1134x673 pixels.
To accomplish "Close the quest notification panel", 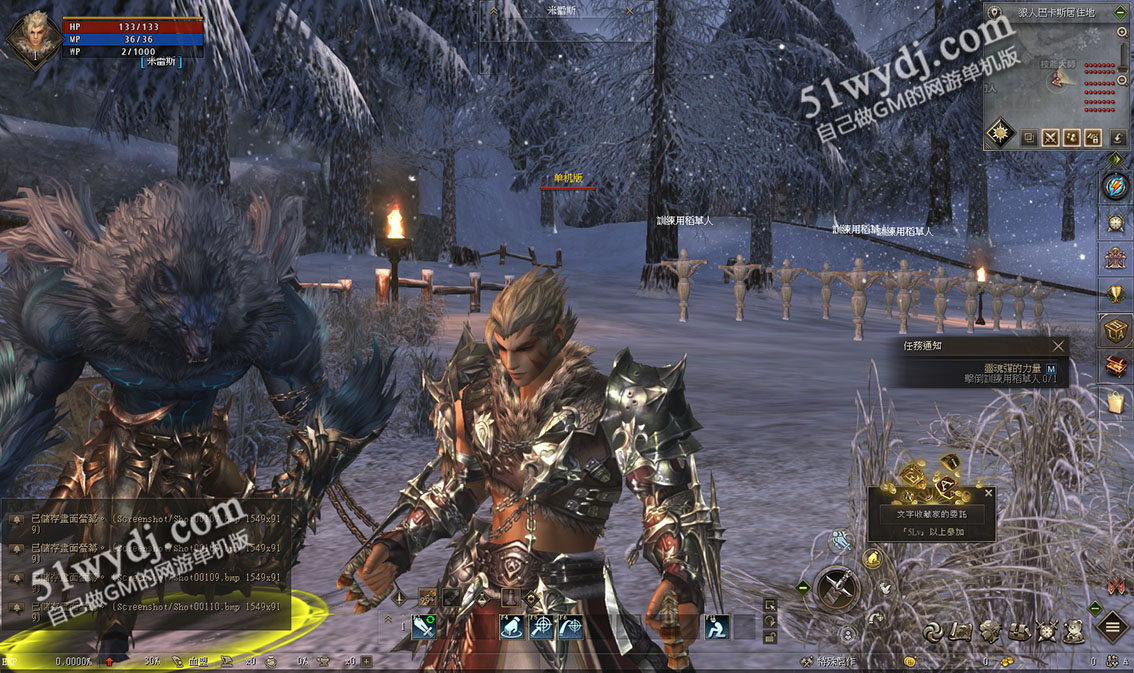I will (x=1059, y=346).
